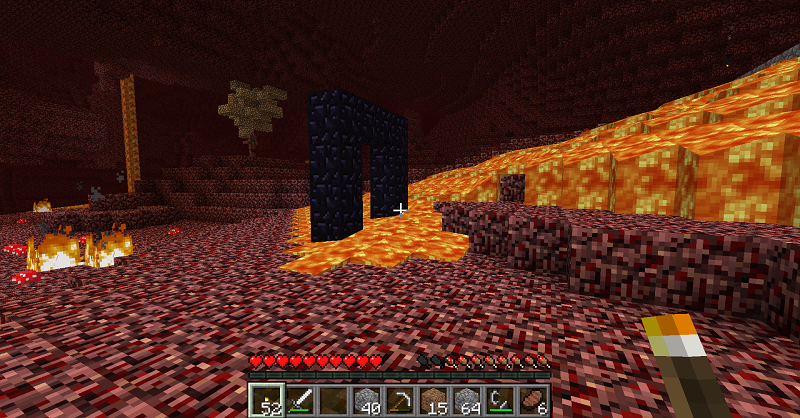Select the iron sword hotbar slot
Image resolution: width=800 pixels, height=418 pixels.
pyautogui.click(x=300, y=400)
